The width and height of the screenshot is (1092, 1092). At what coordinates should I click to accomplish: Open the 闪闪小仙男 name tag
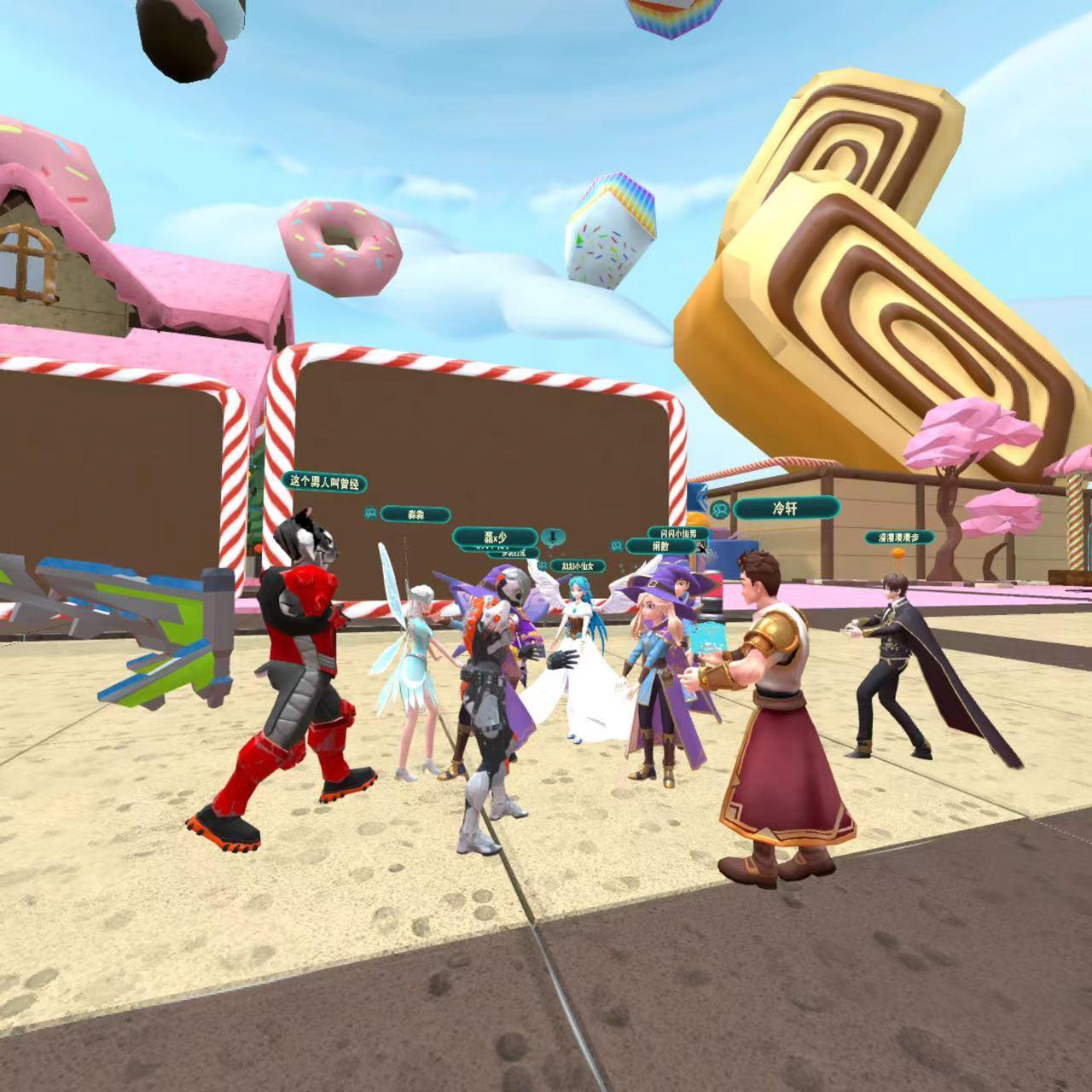tap(678, 533)
